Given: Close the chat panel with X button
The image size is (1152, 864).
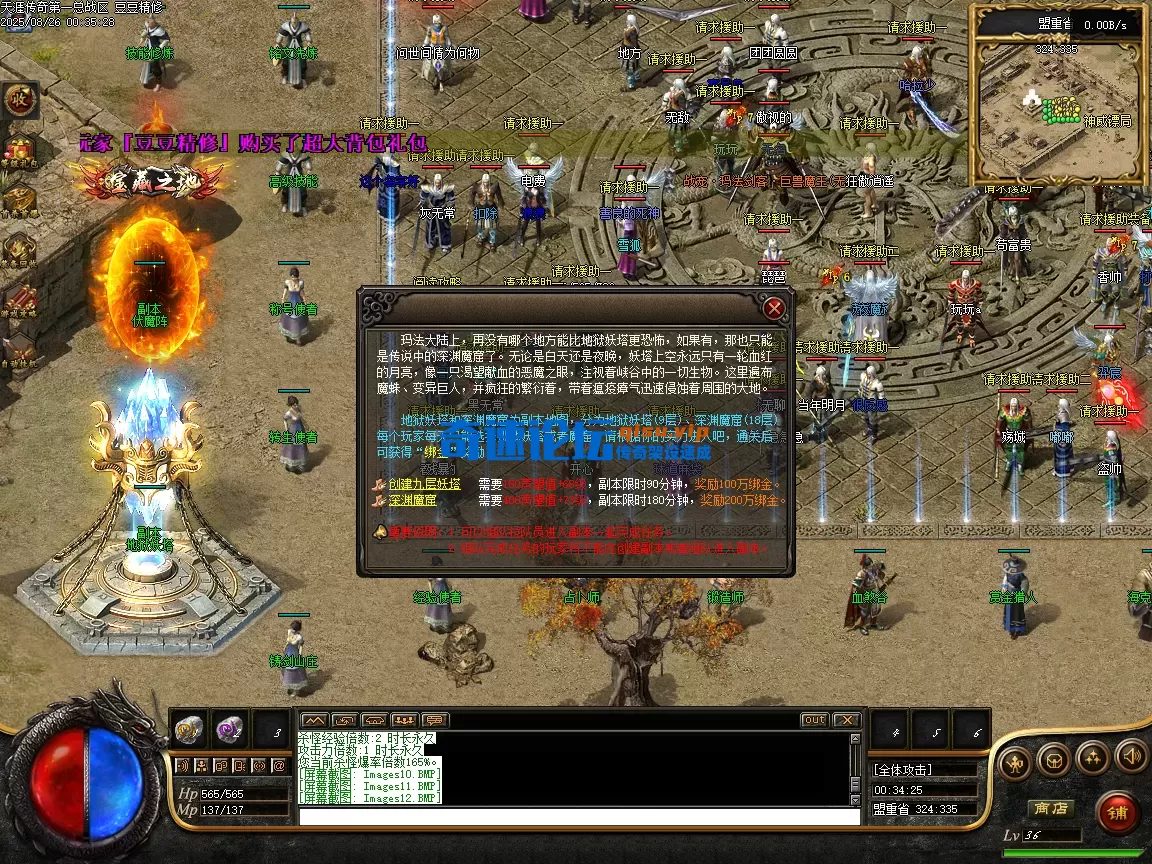Looking at the screenshot, I should [846, 720].
